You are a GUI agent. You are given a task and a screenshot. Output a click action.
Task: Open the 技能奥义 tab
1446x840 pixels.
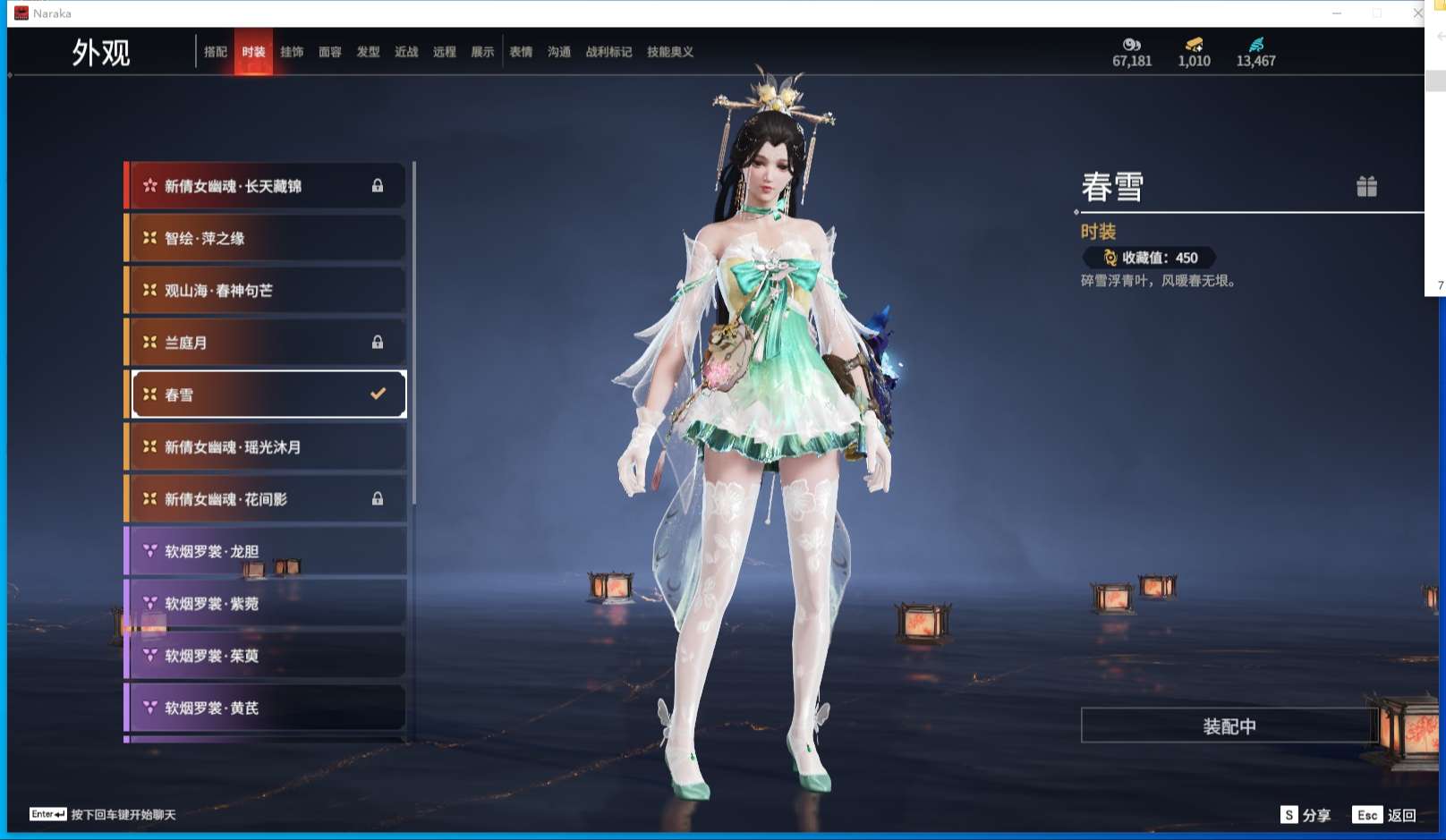[x=668, y=52]
